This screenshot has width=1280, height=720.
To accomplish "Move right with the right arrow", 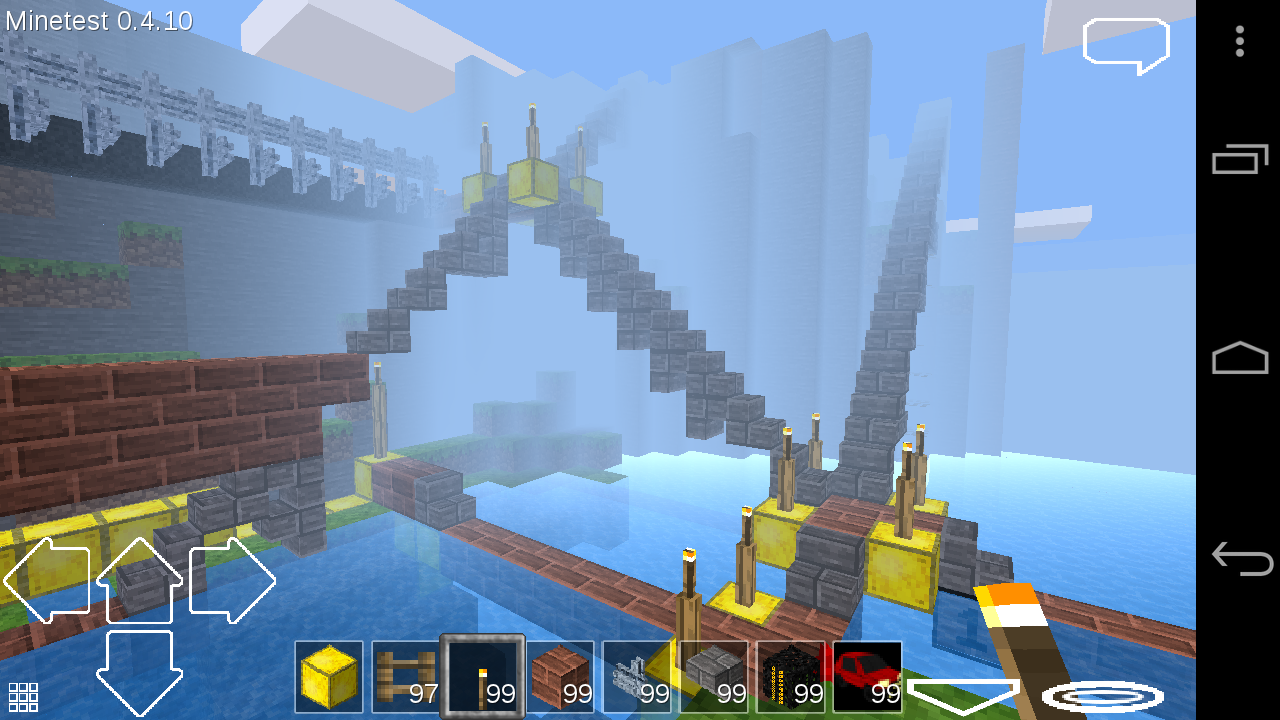I will [232, 580].
